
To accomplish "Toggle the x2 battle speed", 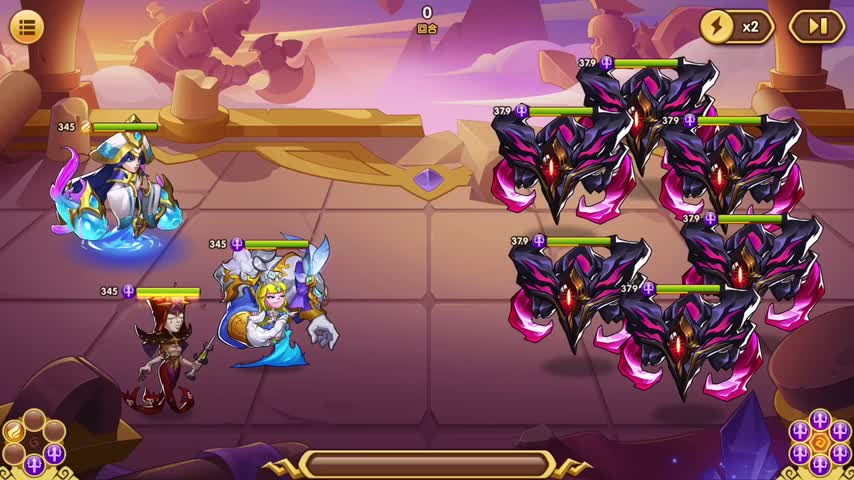I will coord(735,27).
